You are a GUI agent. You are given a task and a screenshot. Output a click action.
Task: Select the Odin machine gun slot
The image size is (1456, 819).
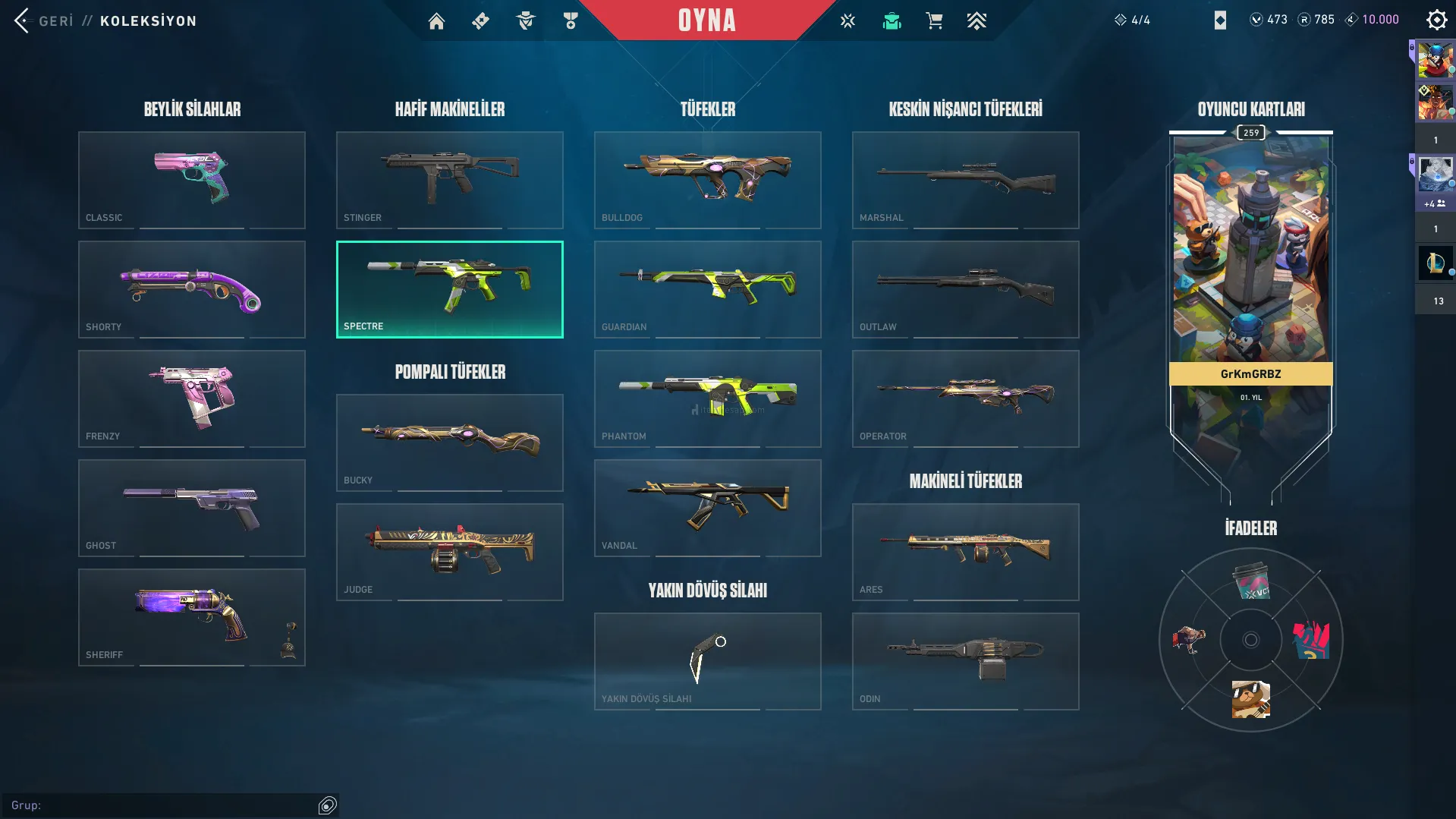point(966,661)
